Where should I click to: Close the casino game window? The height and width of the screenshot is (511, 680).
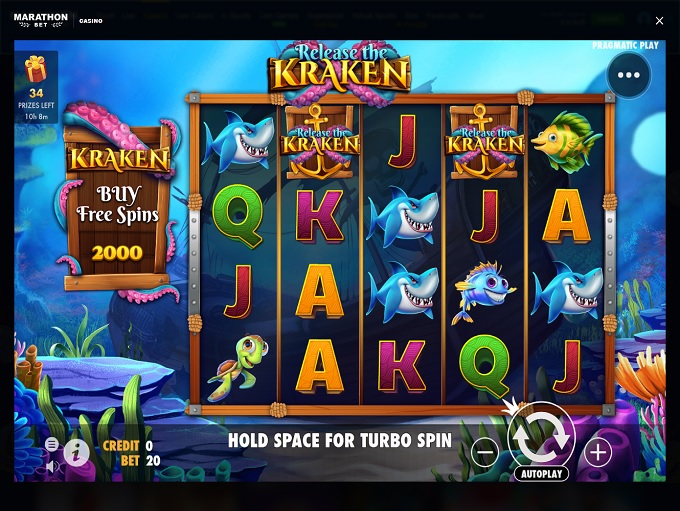[659, 21]
